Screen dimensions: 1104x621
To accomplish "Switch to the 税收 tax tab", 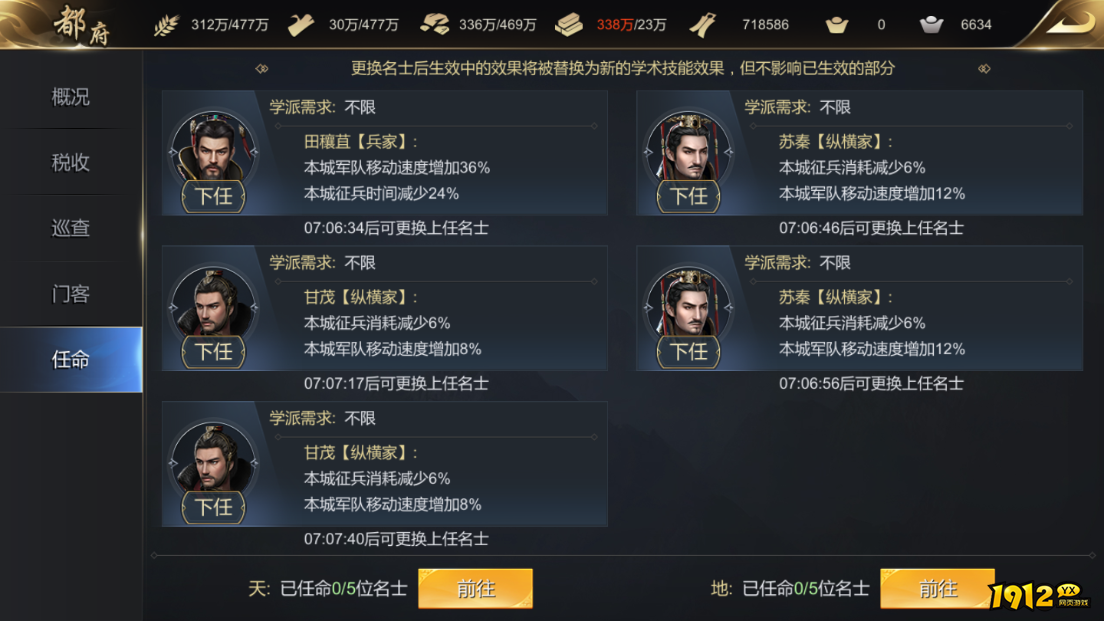I will [71, 162].
